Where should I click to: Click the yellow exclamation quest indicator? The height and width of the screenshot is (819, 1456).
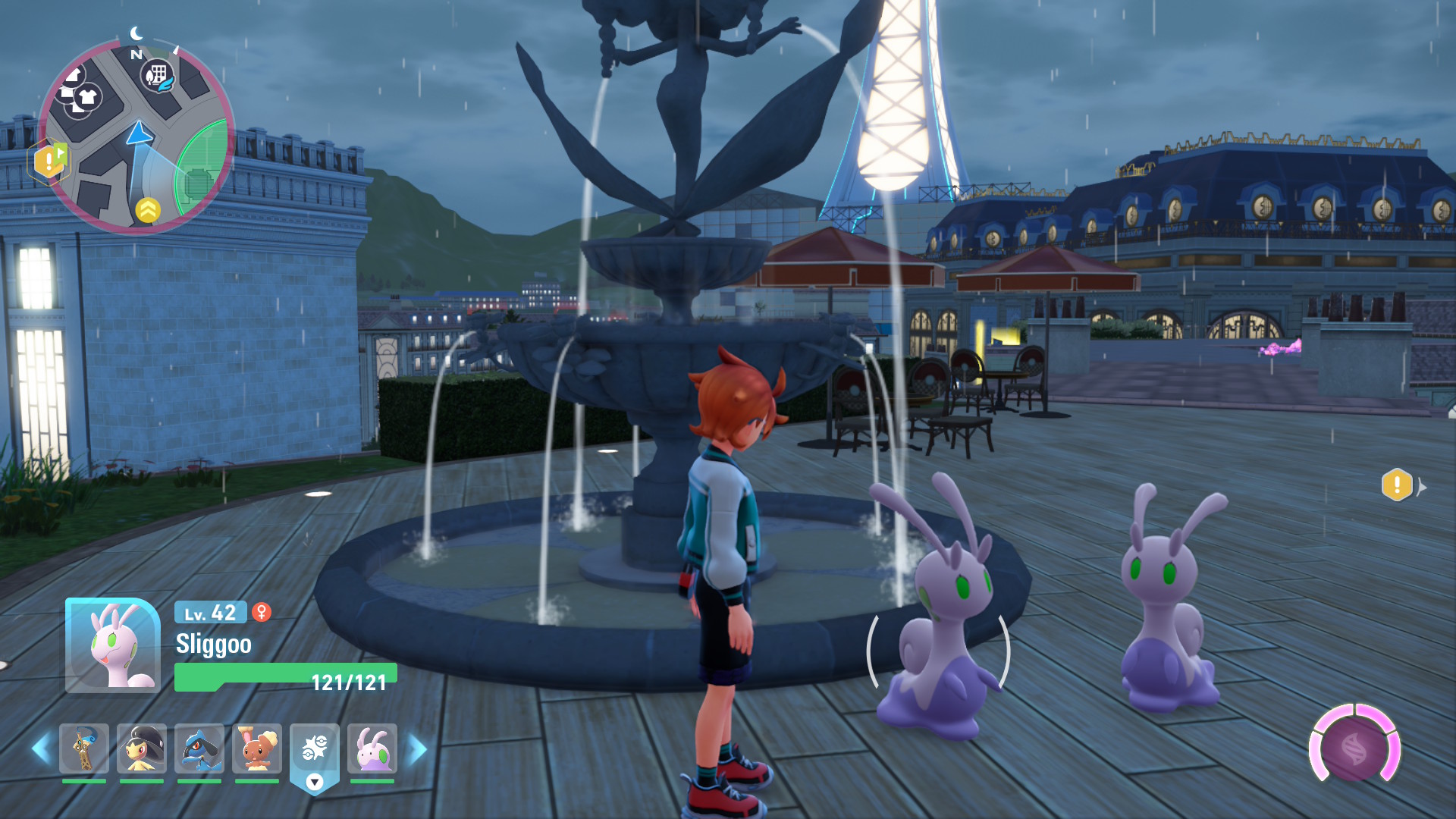1397,485
